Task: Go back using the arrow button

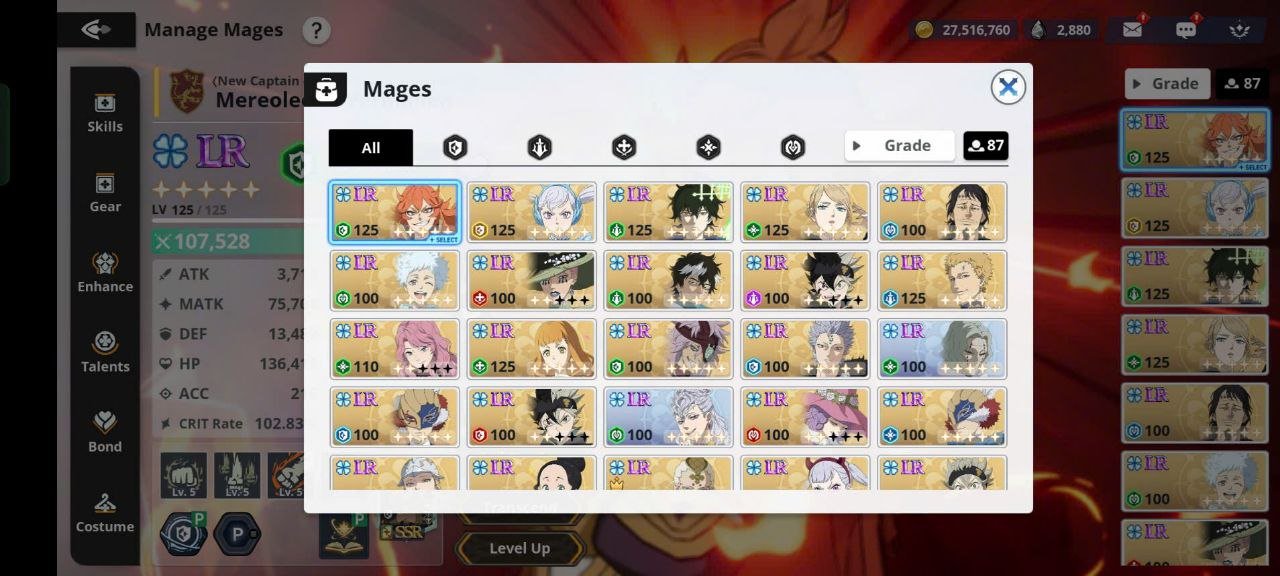Action: (96, 30)
